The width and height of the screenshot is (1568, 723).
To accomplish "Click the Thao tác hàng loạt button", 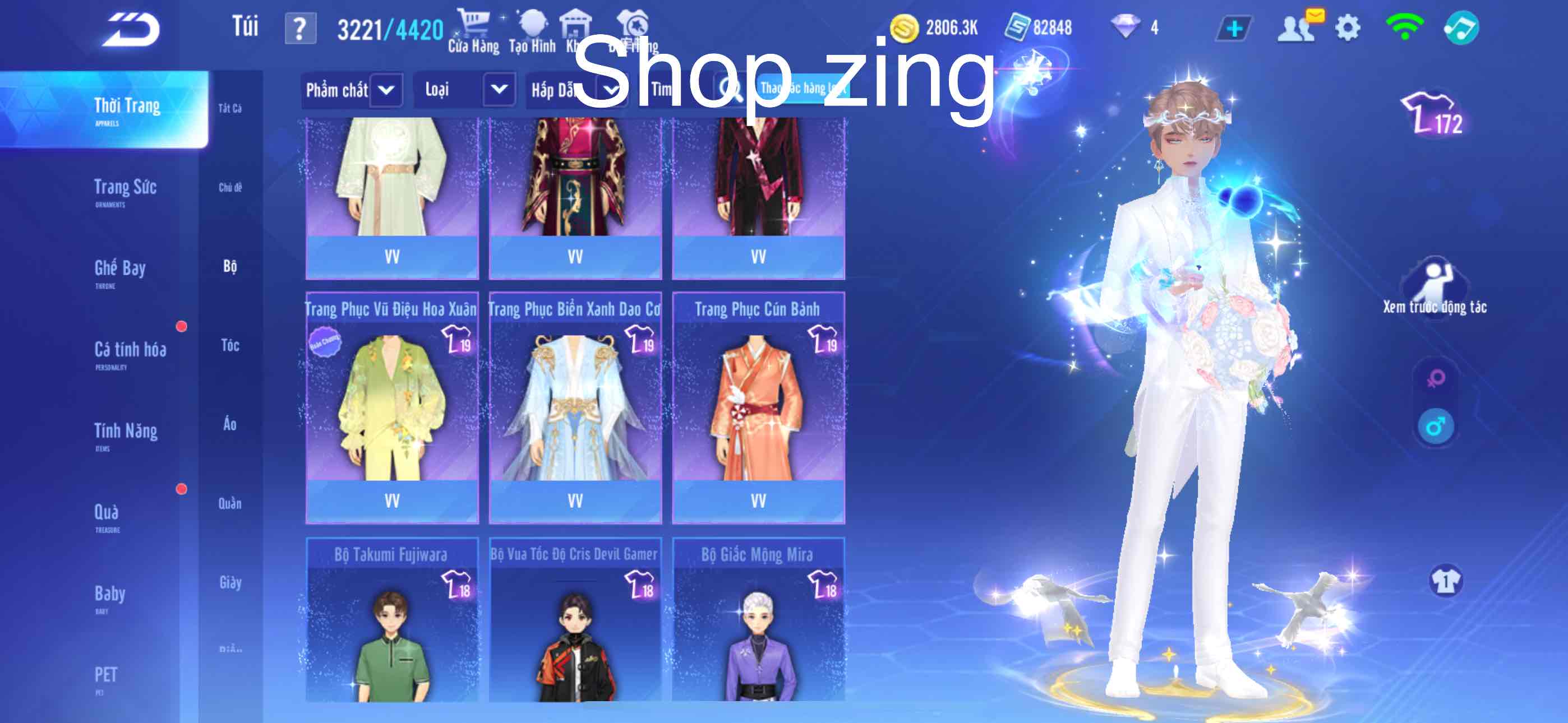I will tap(804, 90).
